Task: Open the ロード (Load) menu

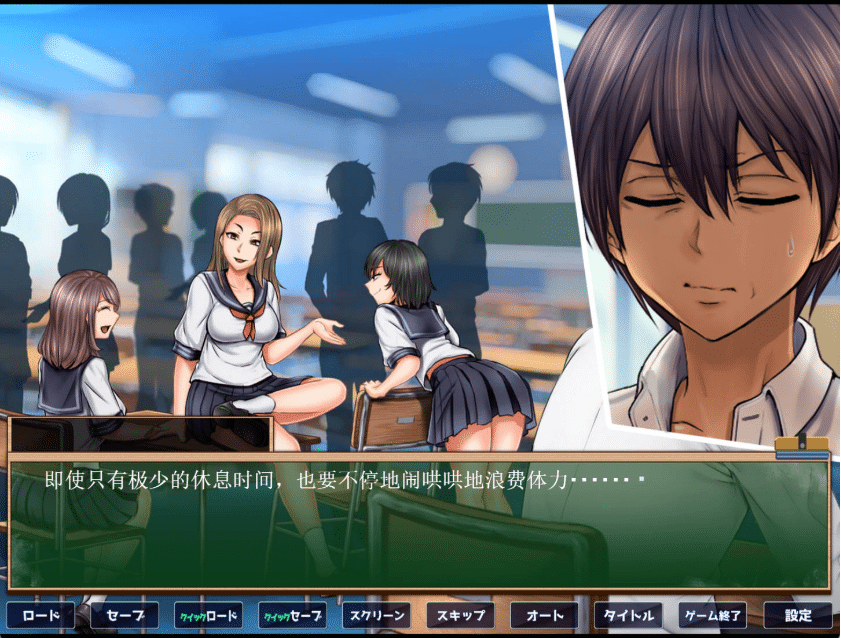Action: pyautogui.click(x=40, y=615)
